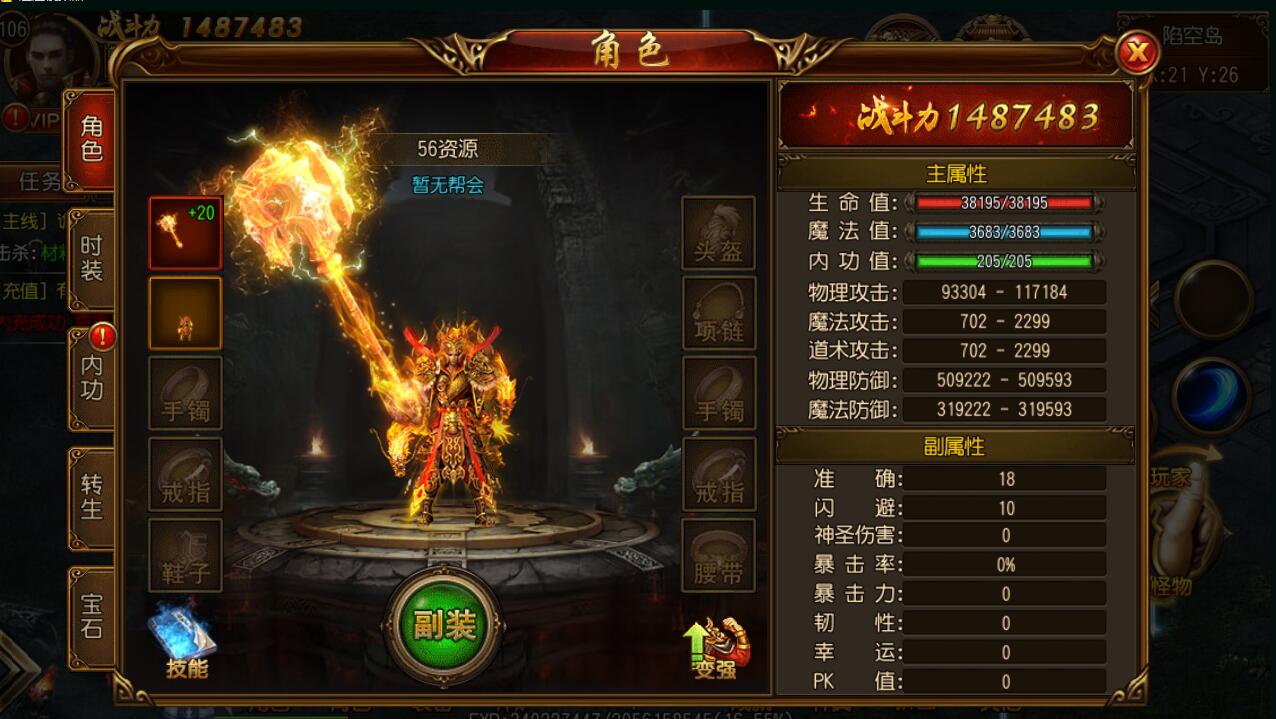Click the 变强 upgrade arrow icon
Image resolution: width=1276 pixels, height=719 pixels.
click(717, 647)
